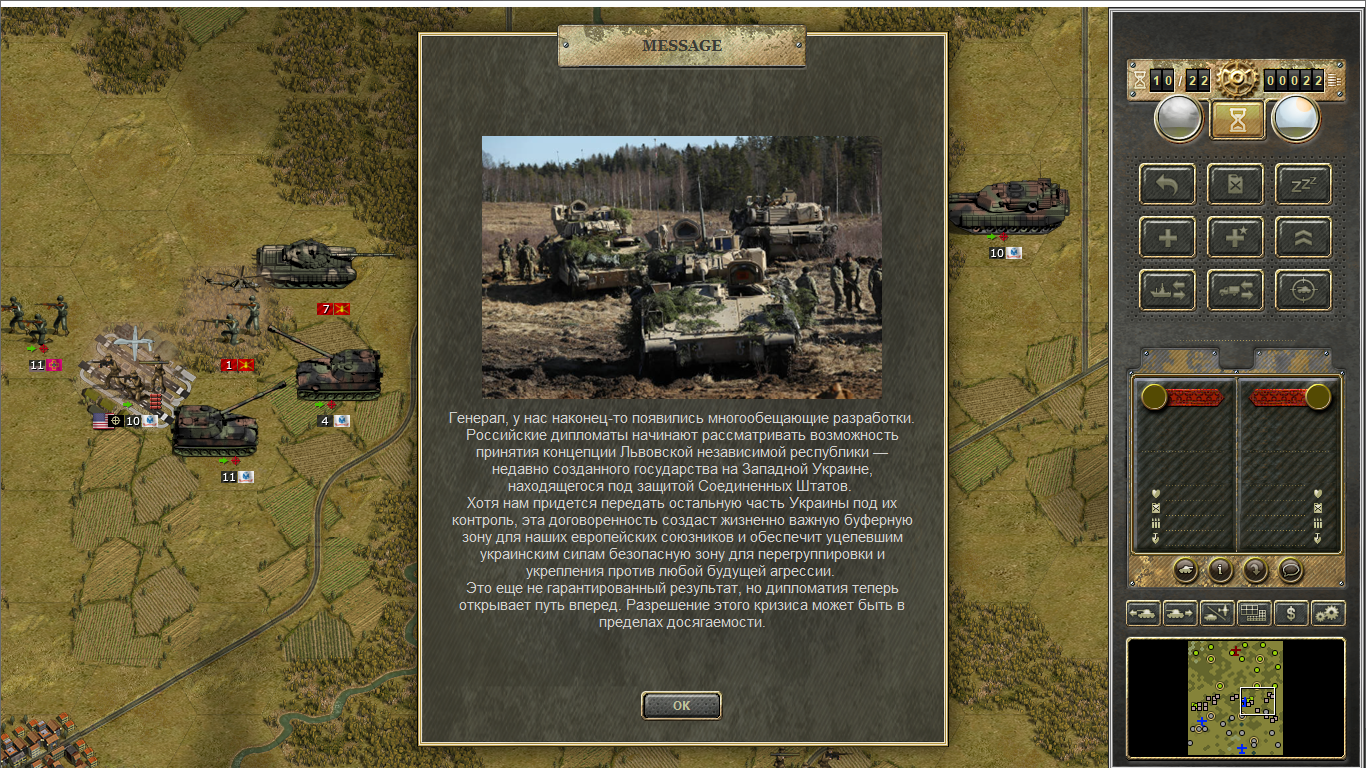Open the unit info round button
Image resolution: width=1366 pixels, height=768 pixels.
pyautogui.click(x=1220, y=570)
